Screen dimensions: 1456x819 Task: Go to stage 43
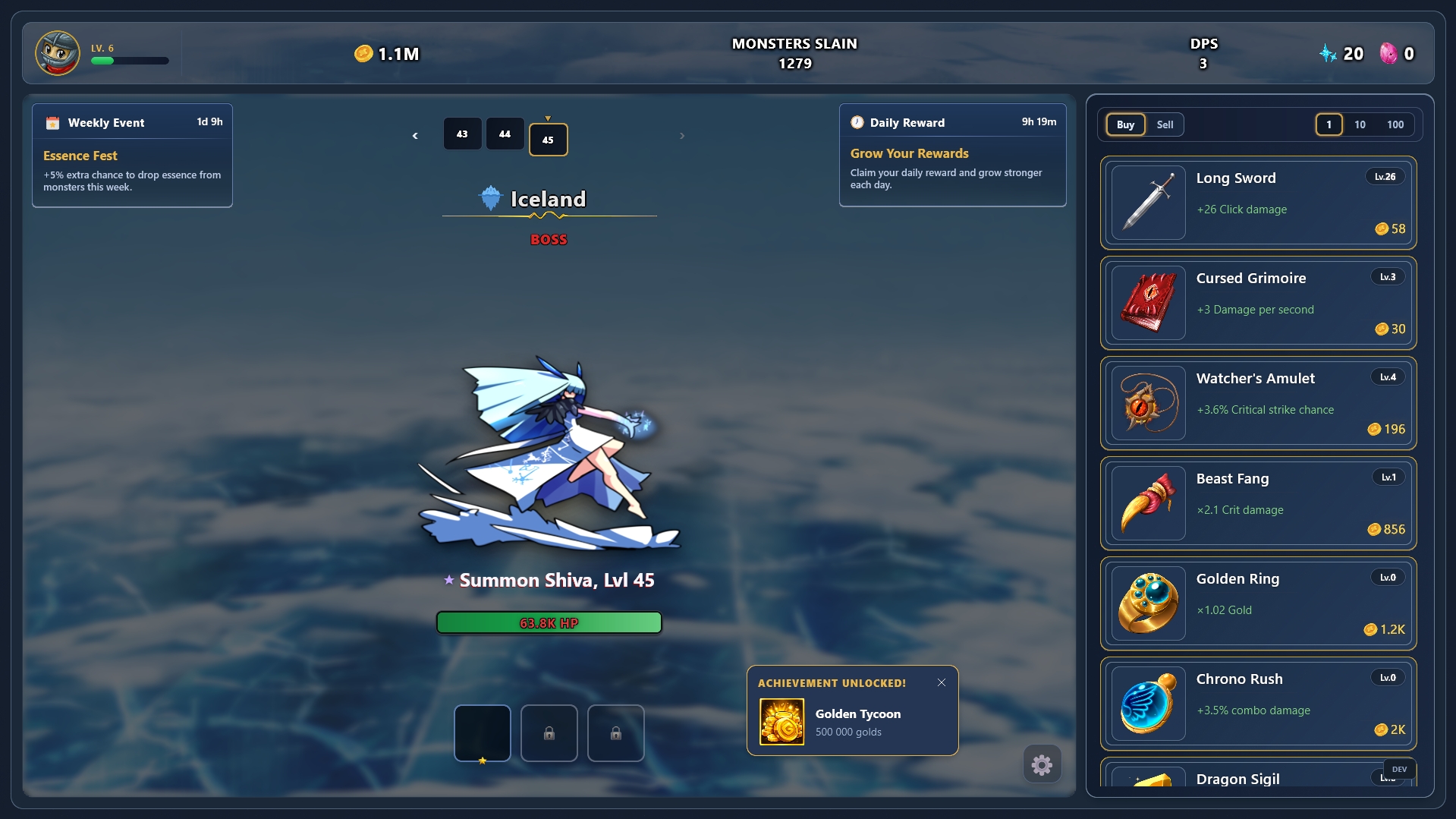(x=462, y=134)
